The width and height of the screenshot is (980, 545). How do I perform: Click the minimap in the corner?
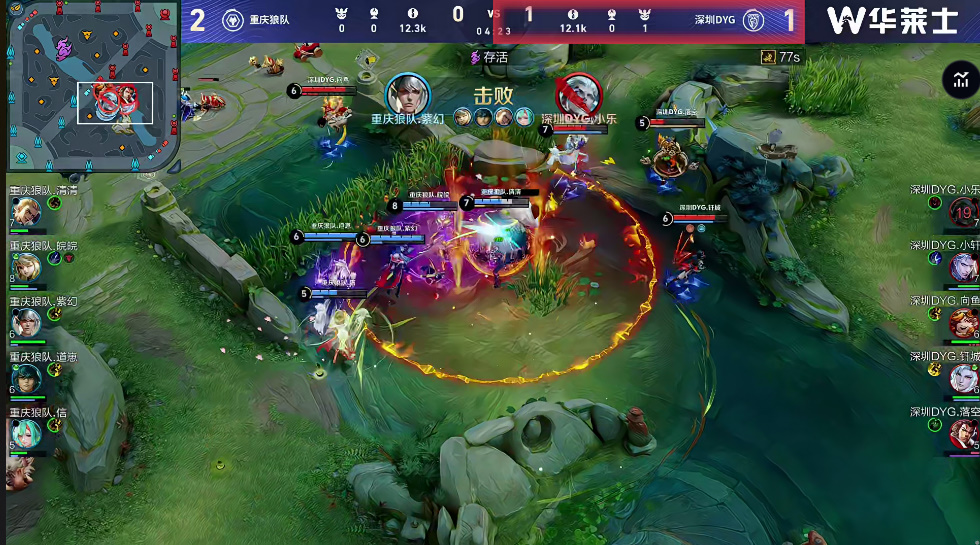click(x=92, y=85)
